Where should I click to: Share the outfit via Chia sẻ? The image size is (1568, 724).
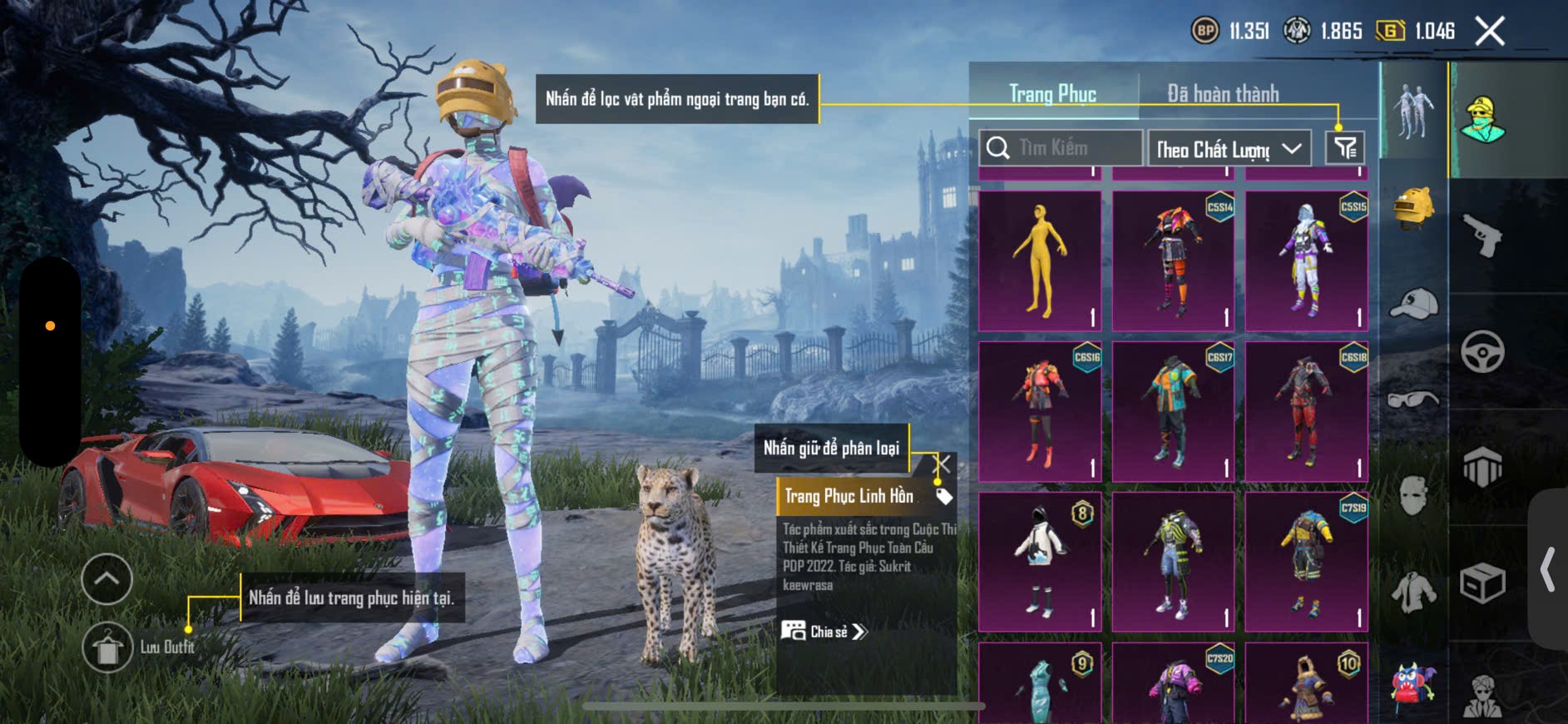(x=824, y=632)
